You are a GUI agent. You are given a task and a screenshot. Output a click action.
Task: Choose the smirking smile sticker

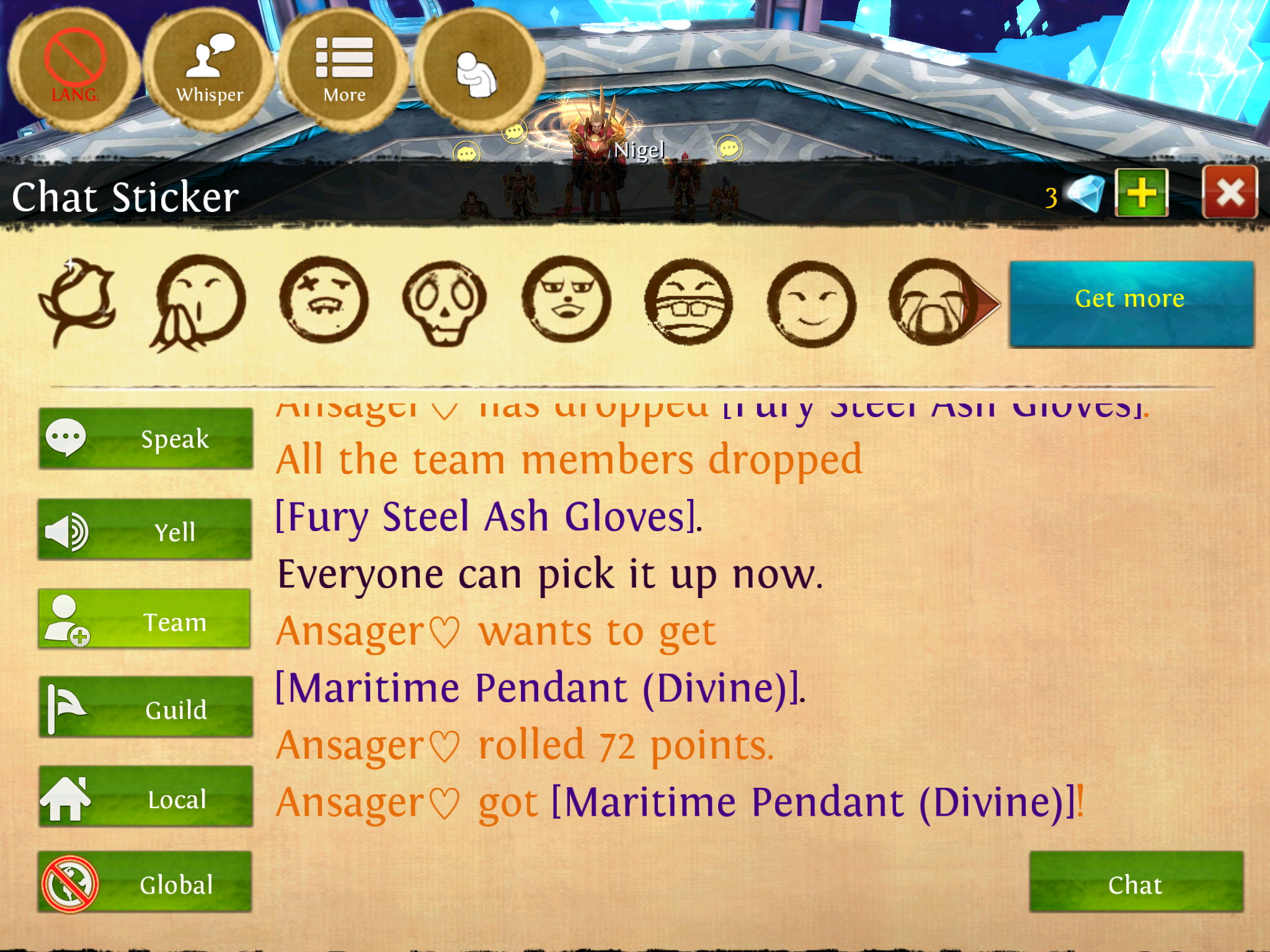[x=810, y=302]
